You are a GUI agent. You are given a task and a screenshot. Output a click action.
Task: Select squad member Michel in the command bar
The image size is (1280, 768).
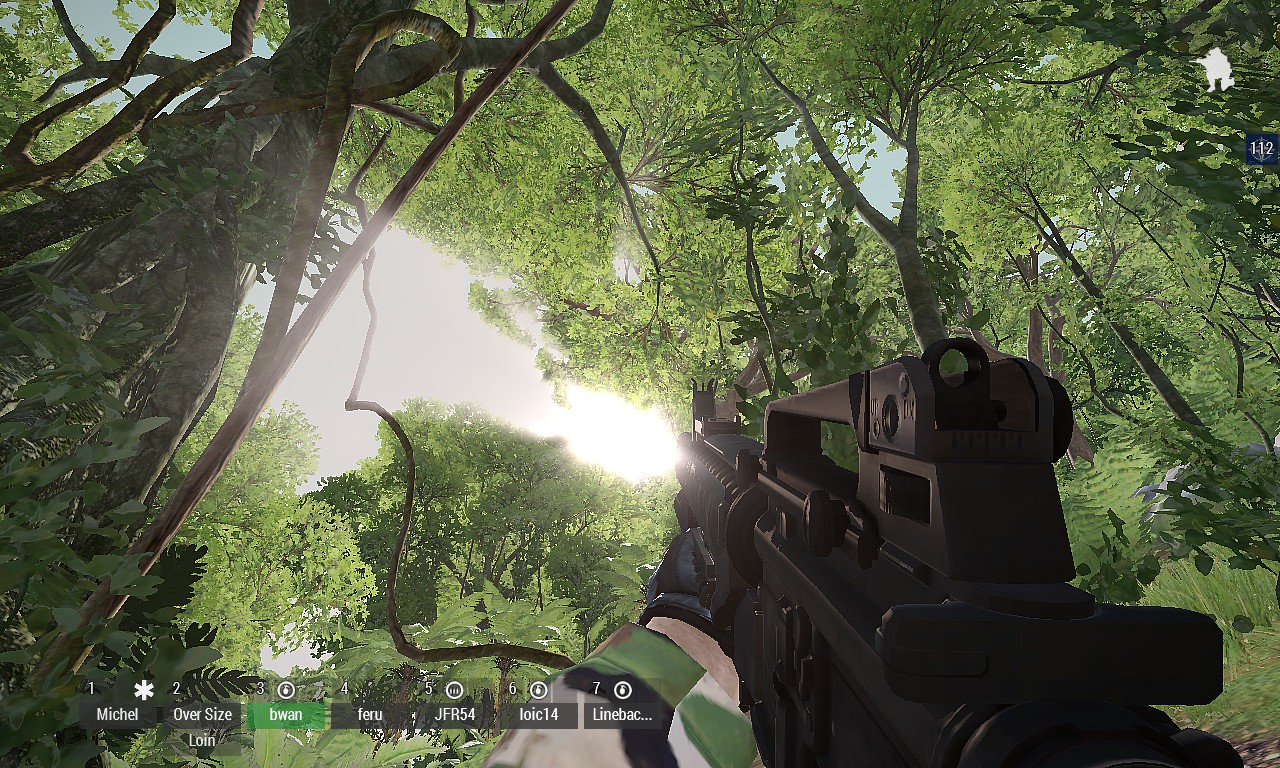(117, 714)
